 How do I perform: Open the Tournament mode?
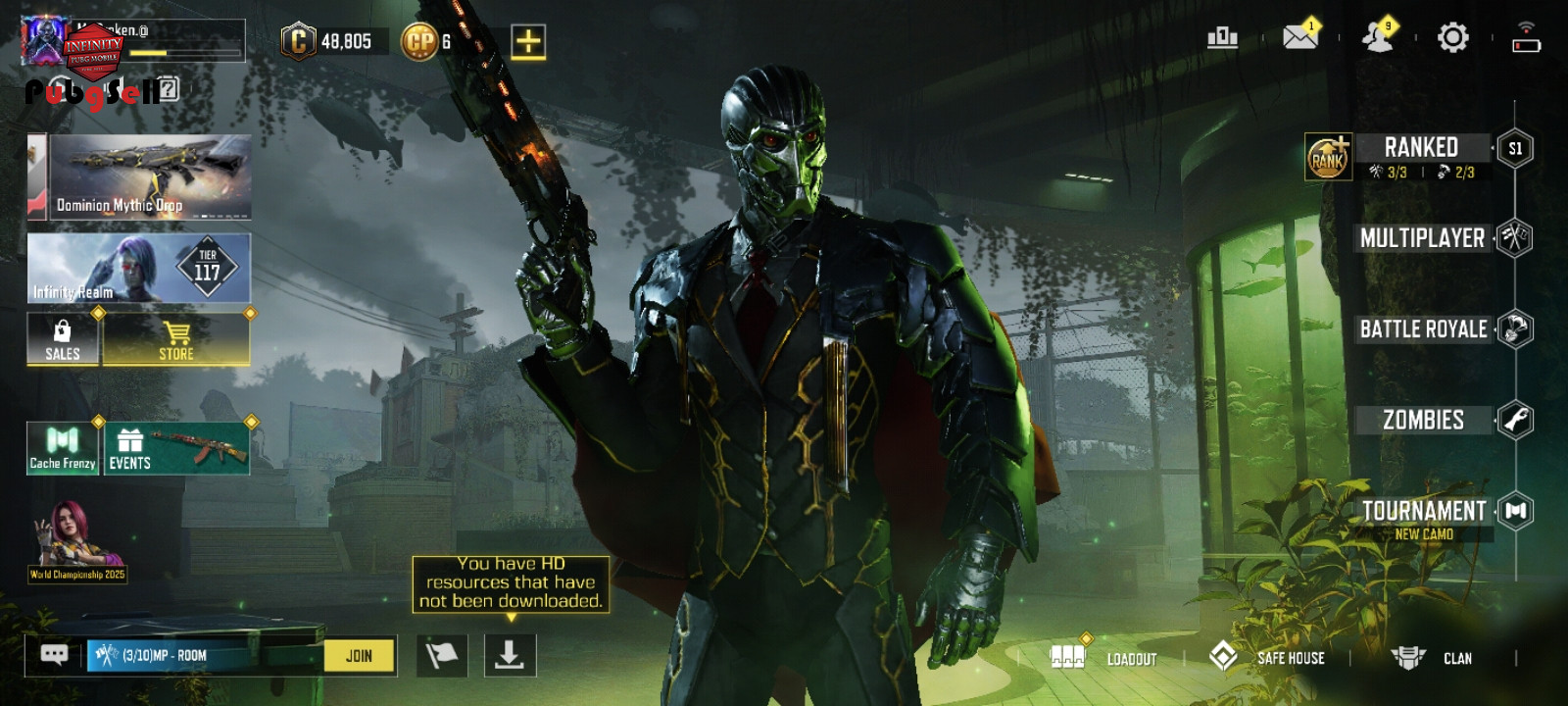[x=1424, y=512]
